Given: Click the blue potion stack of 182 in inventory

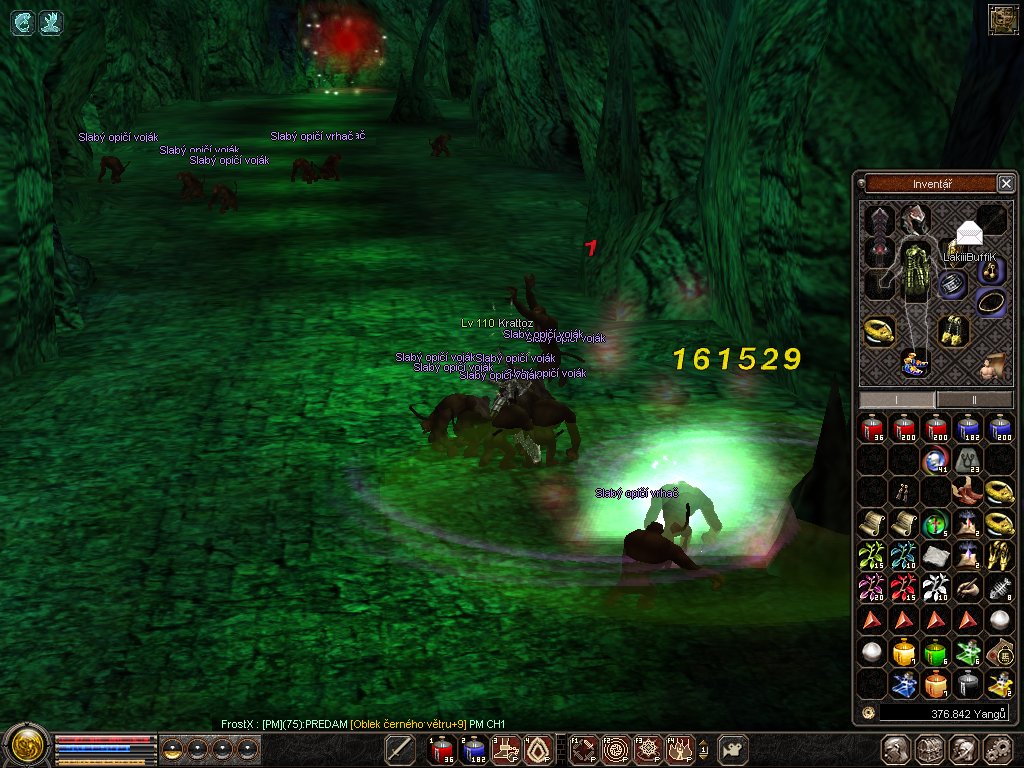Looking at the screenshot, I should tap(967, 428).
